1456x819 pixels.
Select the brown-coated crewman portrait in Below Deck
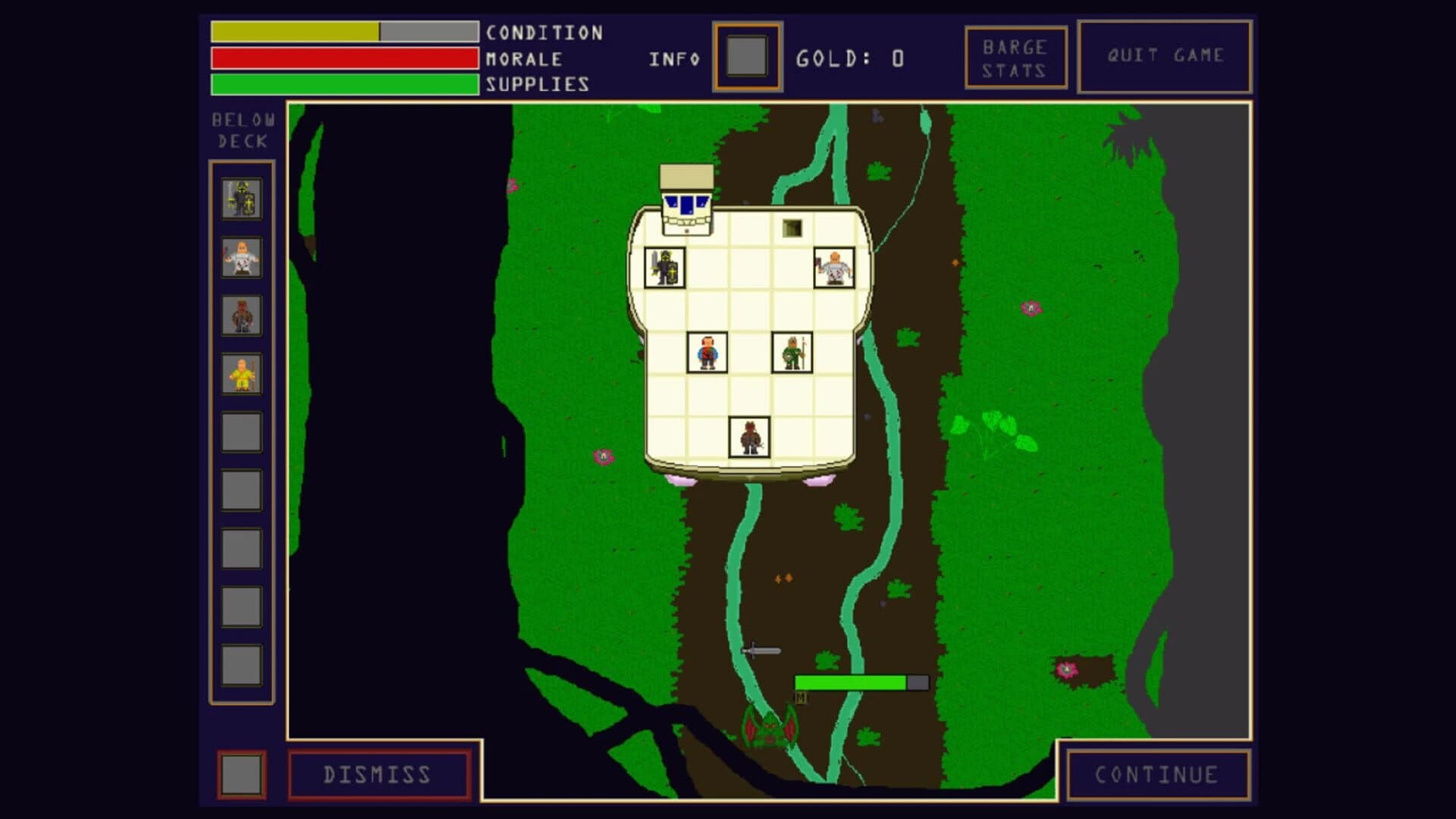[x=241, y=316]
